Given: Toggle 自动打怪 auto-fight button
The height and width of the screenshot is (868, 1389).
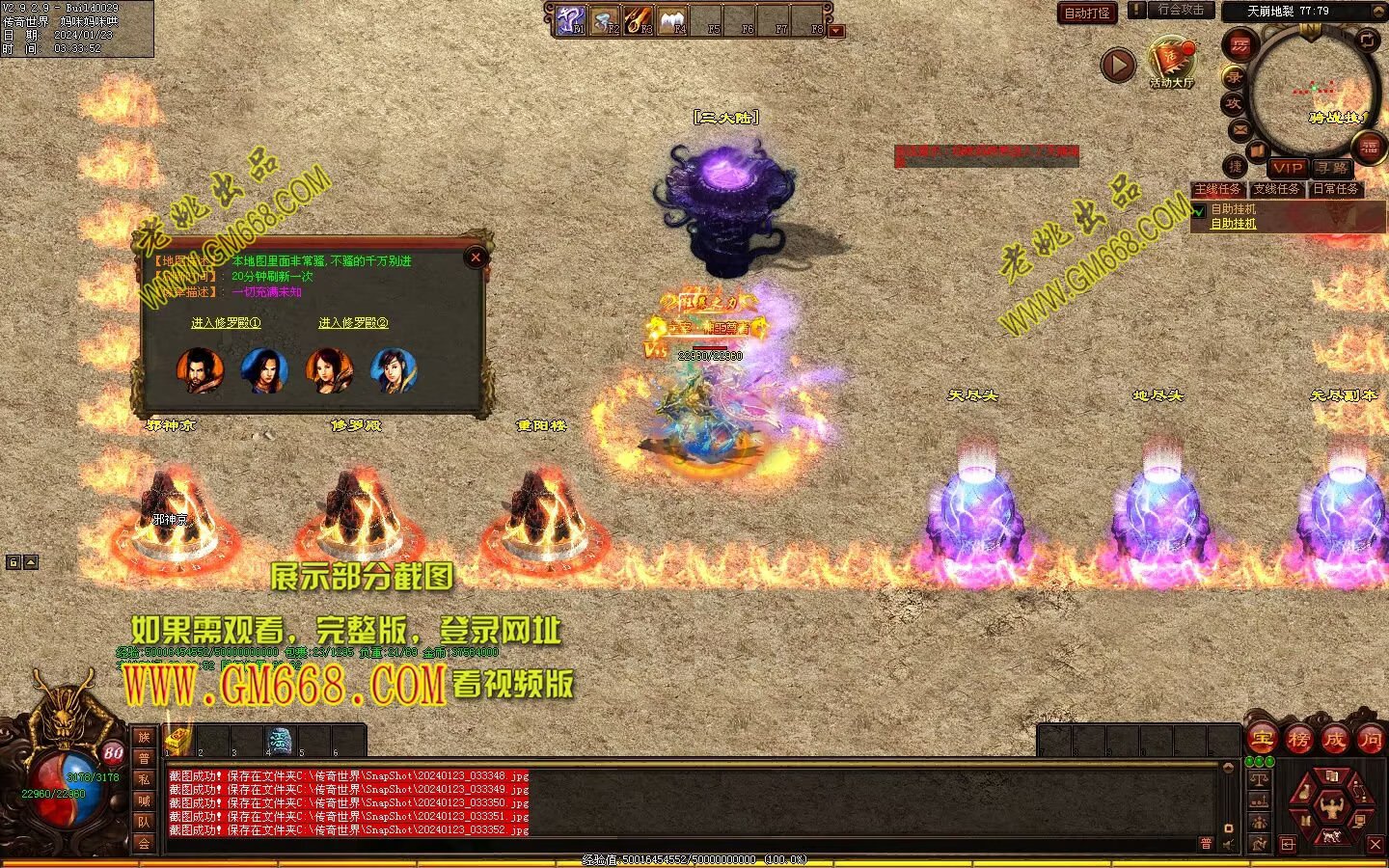Looking at the screenshot, I should tap(1087, 13).
